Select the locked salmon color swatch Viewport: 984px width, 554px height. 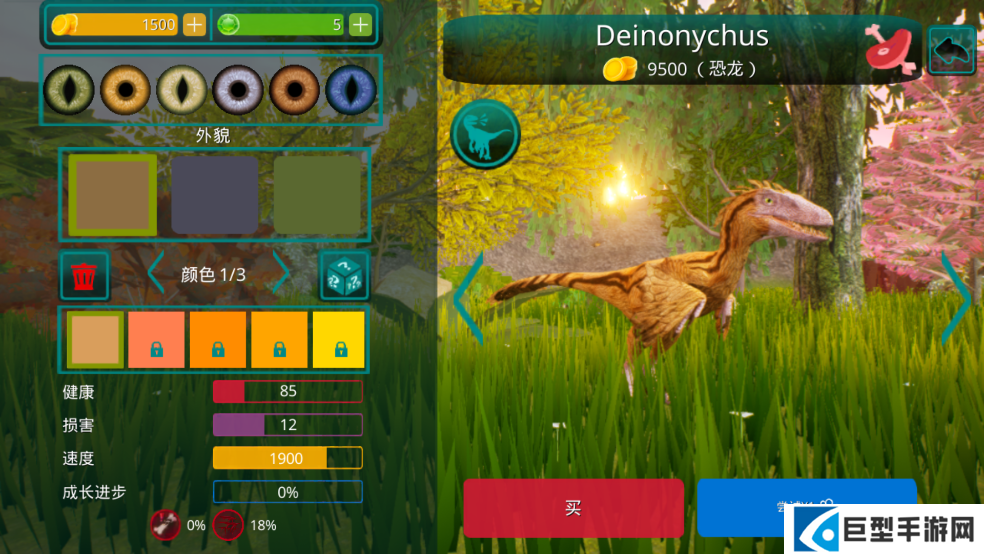156,340
